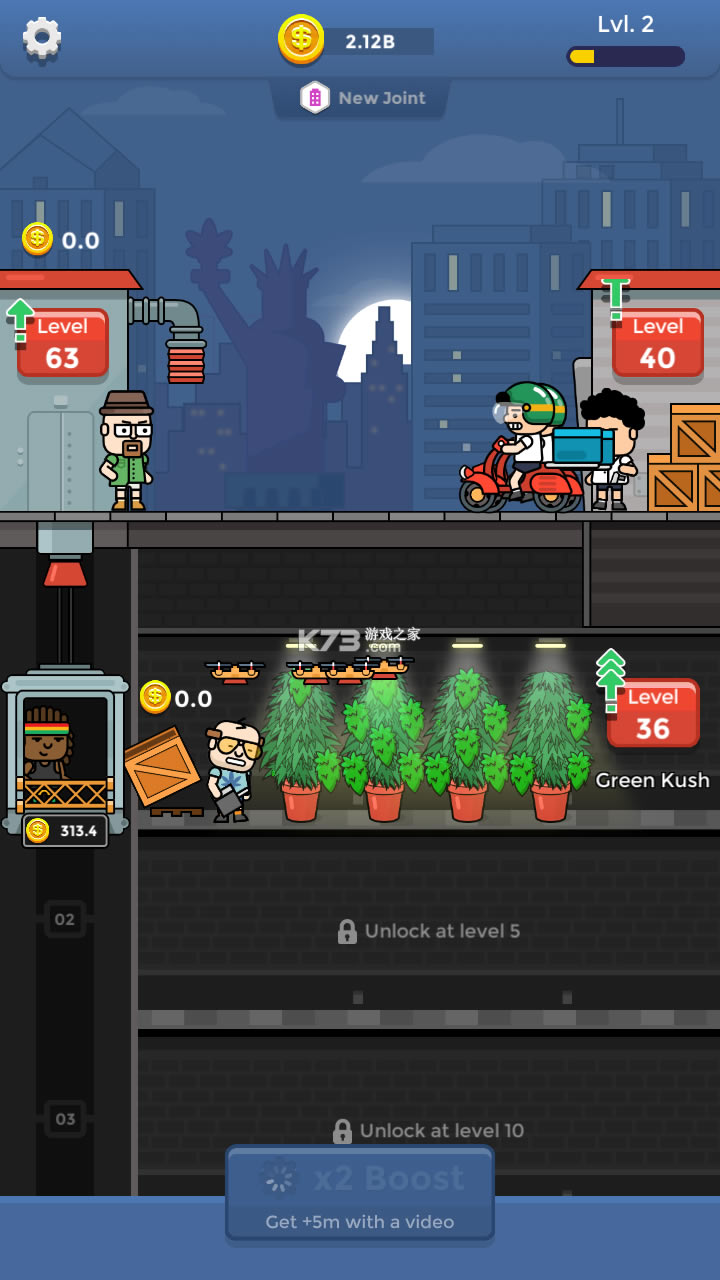Image resolution: width=720 pixels, height=1280 pixels.
Task: Upgrade the Level 40 delivery warehouse
Action: click(x=657, y=343)
